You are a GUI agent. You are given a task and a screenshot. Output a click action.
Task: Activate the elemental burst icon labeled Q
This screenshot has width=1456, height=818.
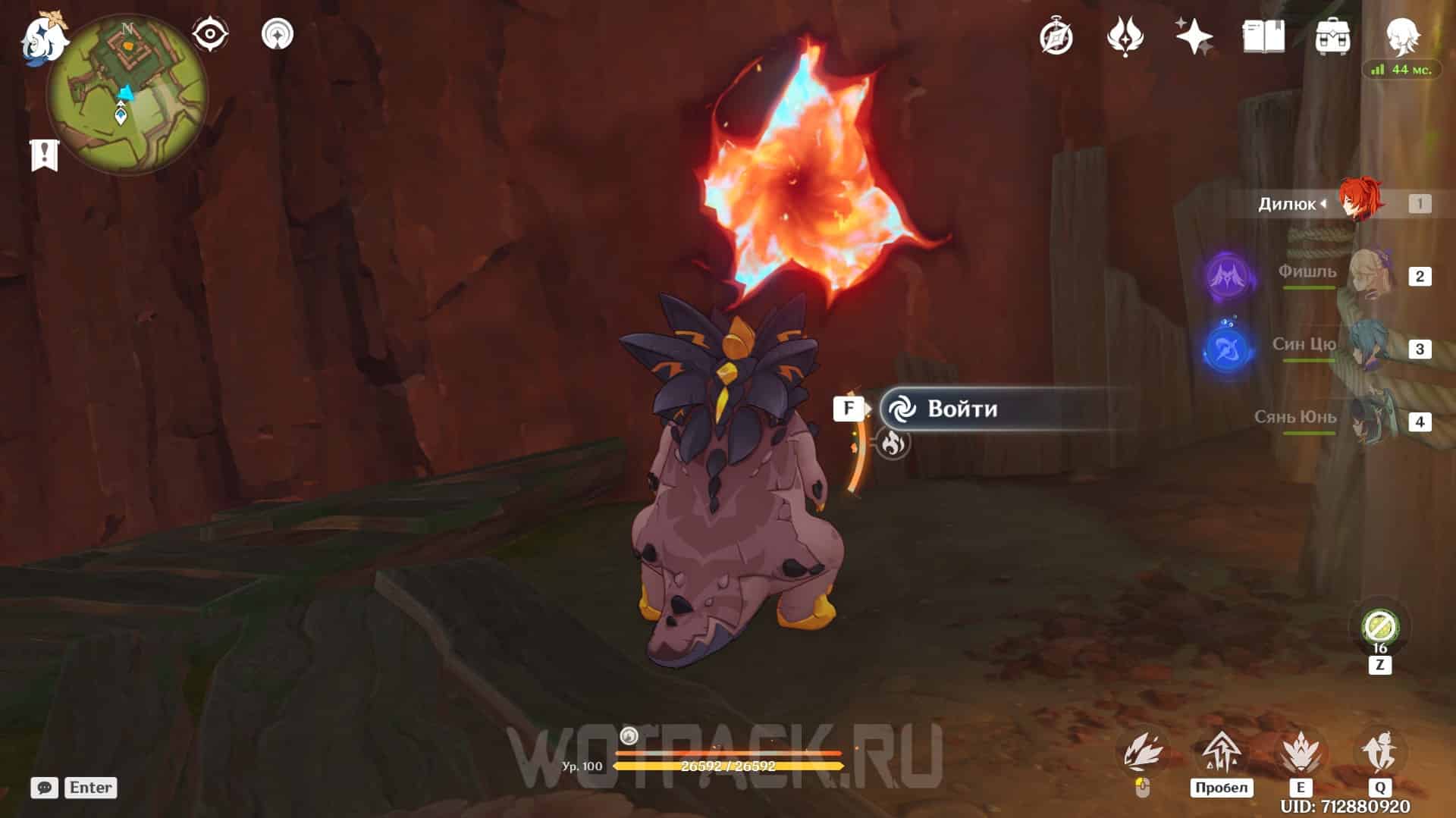click(1380, 753)
